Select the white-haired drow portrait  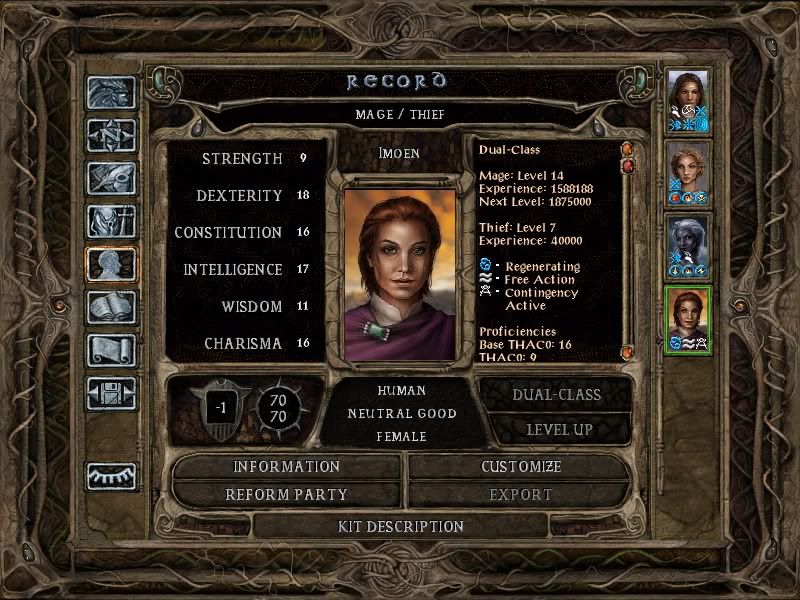click(x=689, y=247)
